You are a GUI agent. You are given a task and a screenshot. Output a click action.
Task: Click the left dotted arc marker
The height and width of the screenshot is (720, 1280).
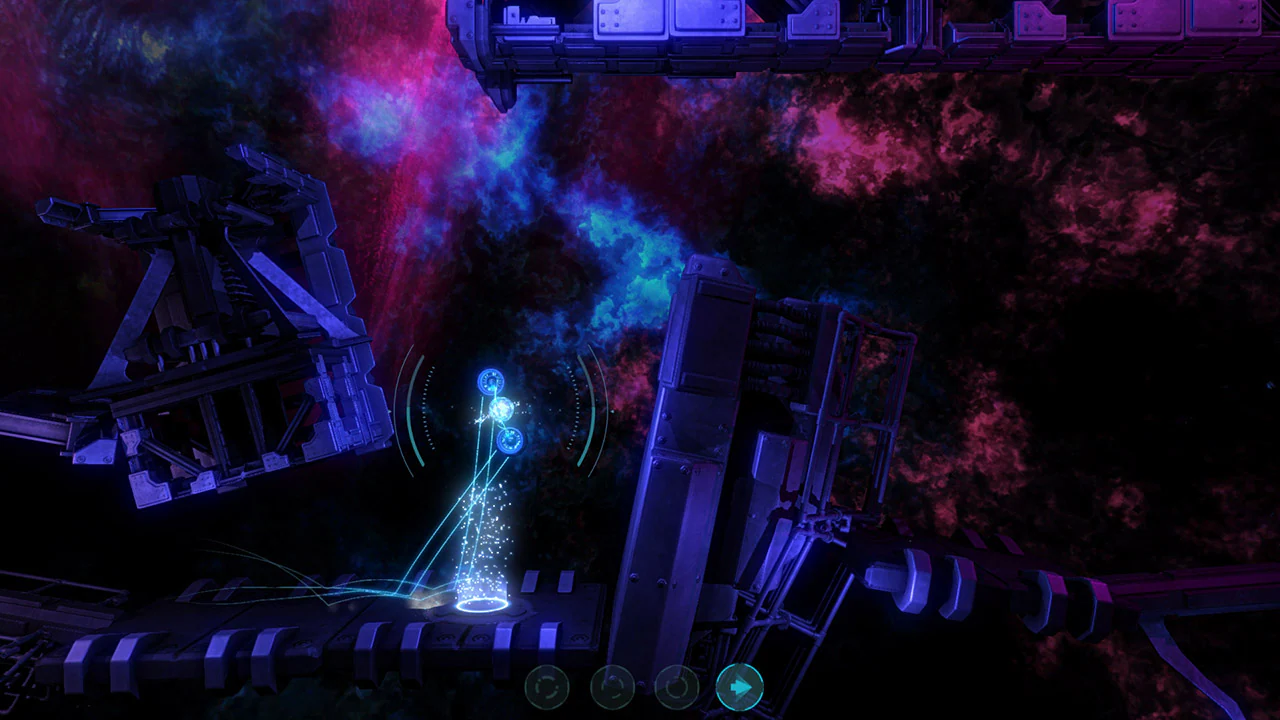point(427,410)
